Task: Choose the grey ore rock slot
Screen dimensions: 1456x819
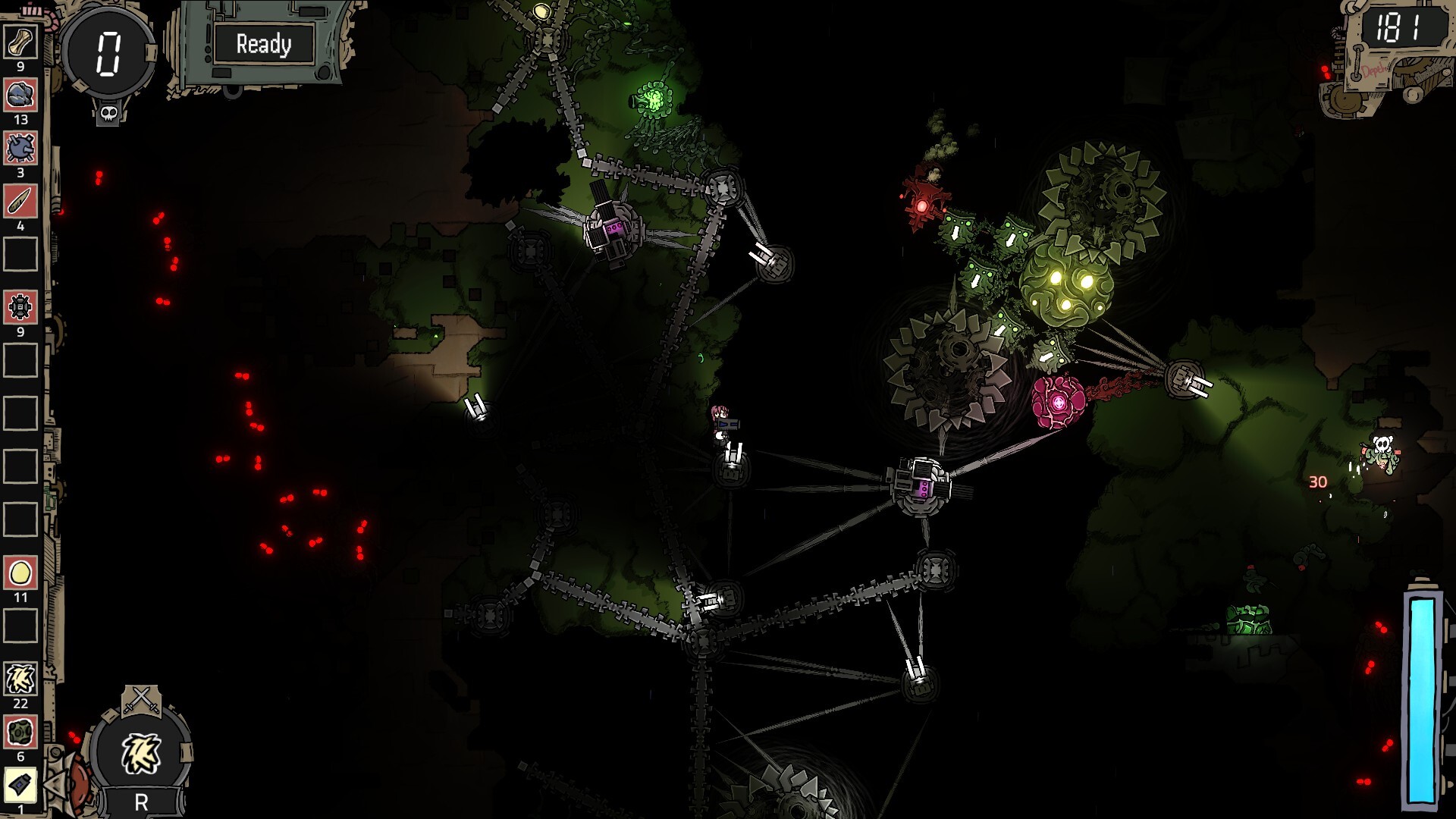Action: coord(20,96)
